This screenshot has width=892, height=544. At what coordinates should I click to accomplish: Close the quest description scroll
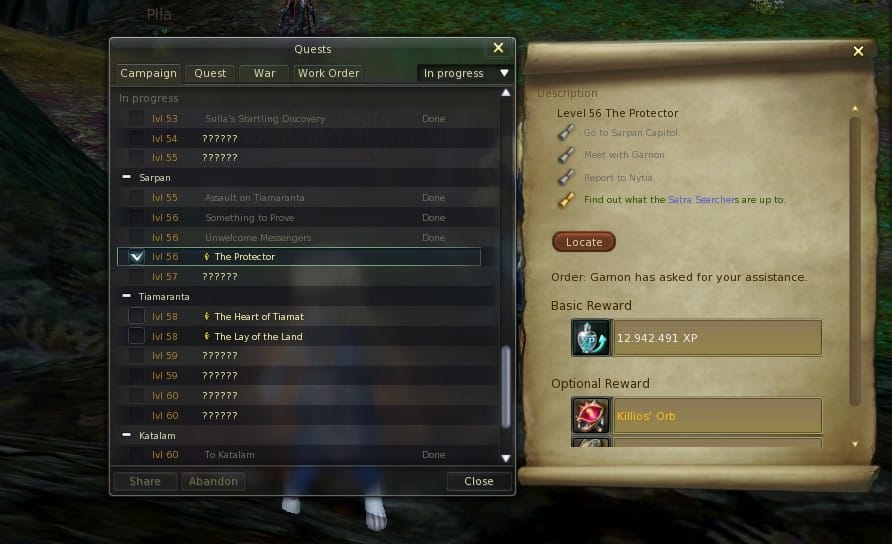coord(857,52)
